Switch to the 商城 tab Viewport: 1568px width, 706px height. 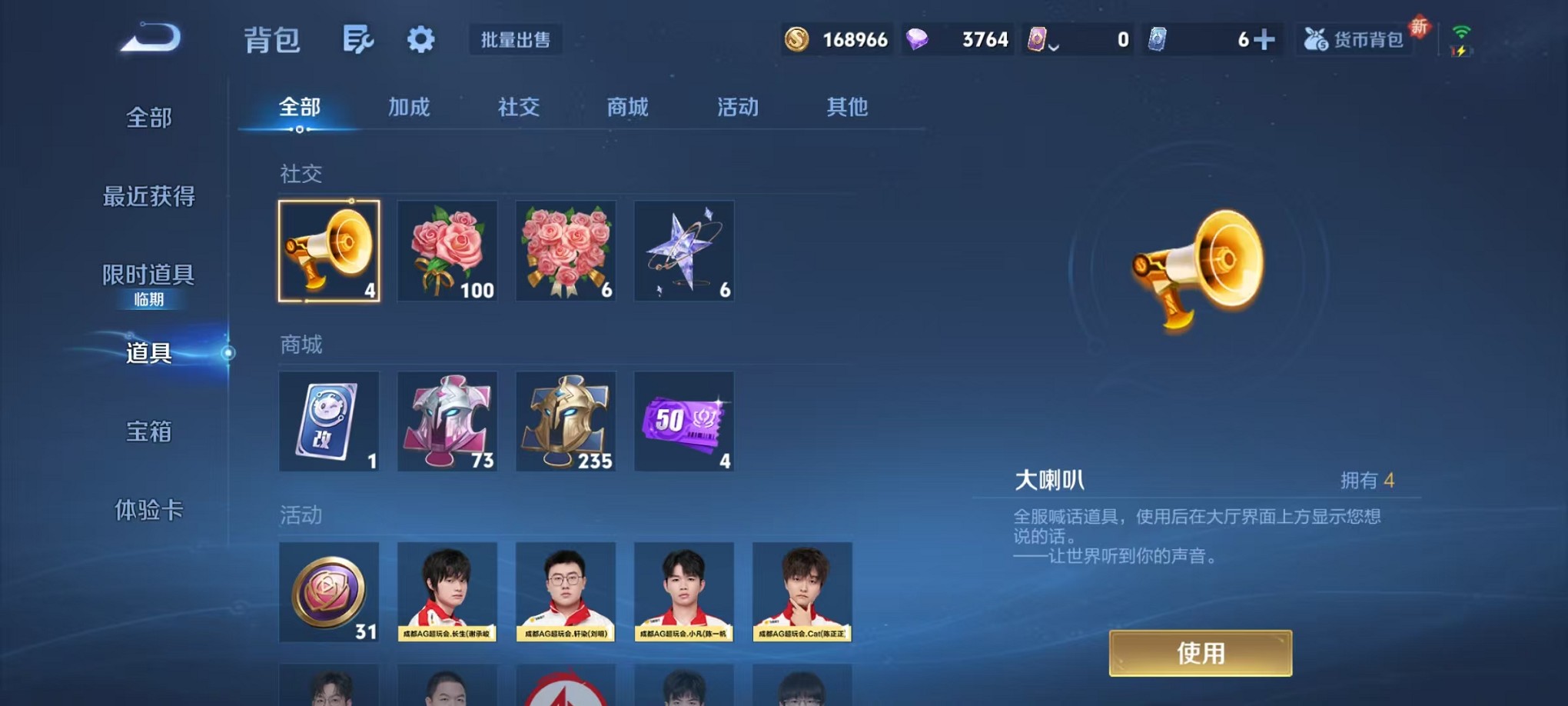pyautogui.click(x=626, y=108)
